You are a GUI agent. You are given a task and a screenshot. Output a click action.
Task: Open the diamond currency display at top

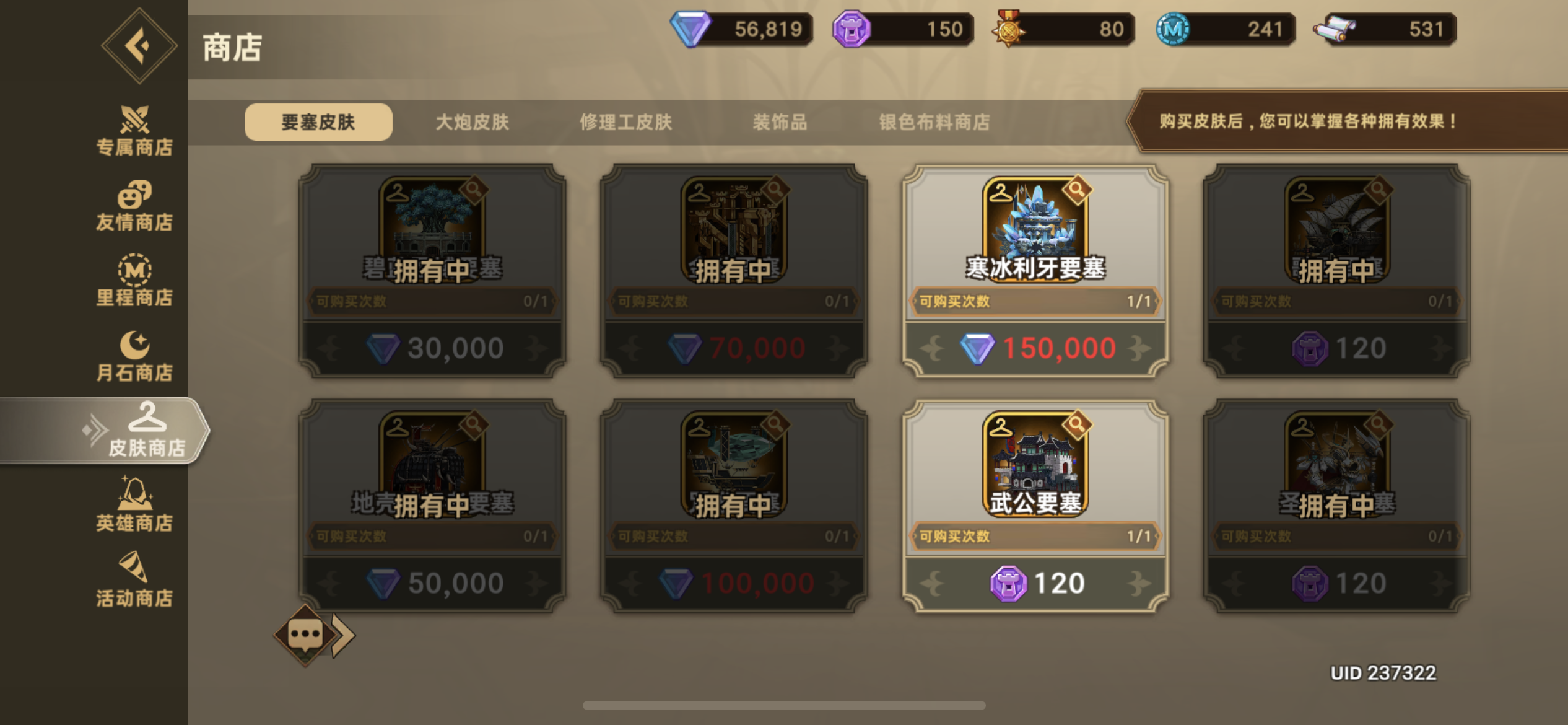(x=740, y=28)
